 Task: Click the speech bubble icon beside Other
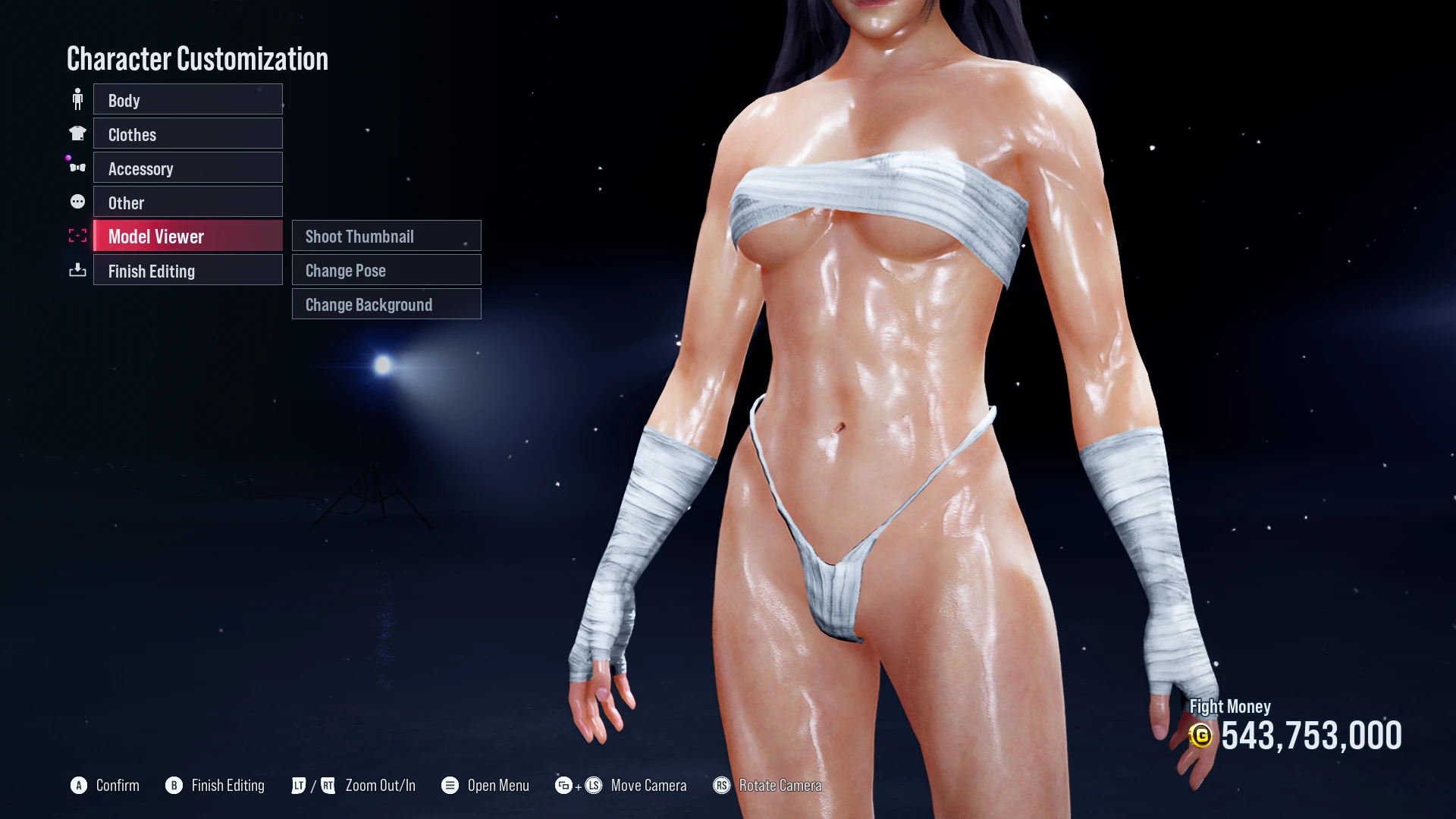click(77, 201)
